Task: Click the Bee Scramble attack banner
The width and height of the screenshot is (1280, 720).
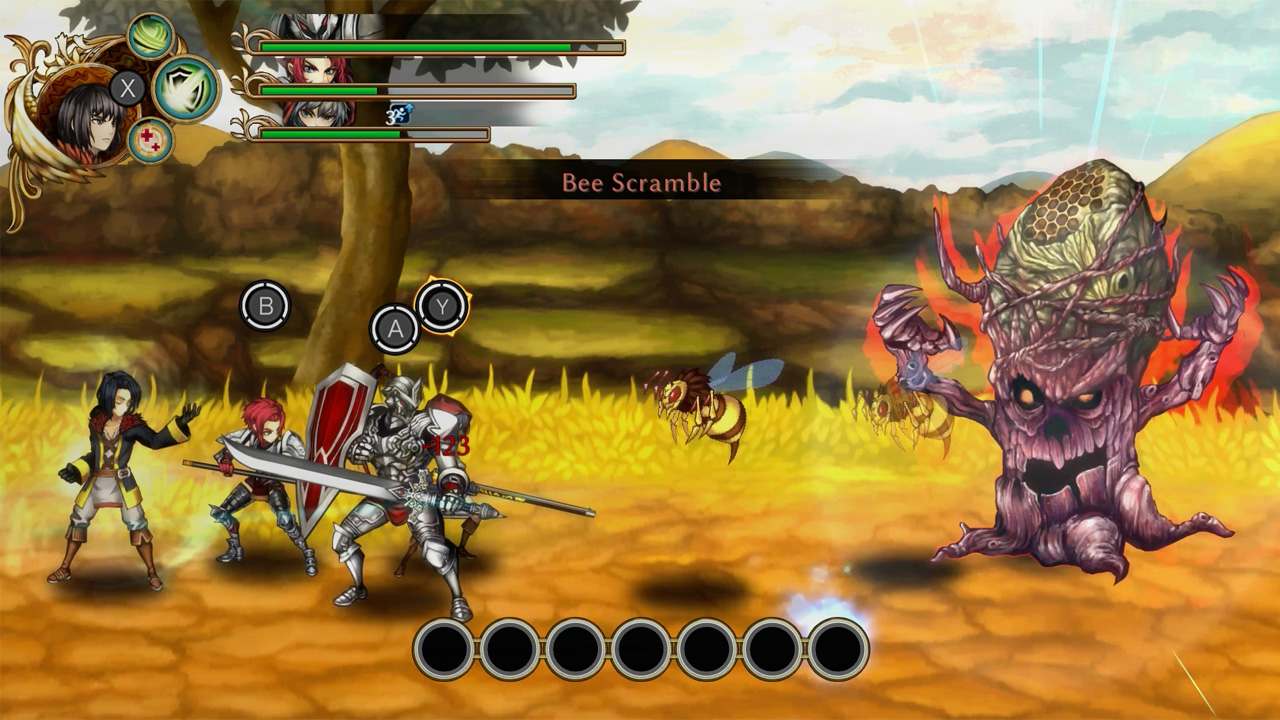Action: (x=640, y=181)
